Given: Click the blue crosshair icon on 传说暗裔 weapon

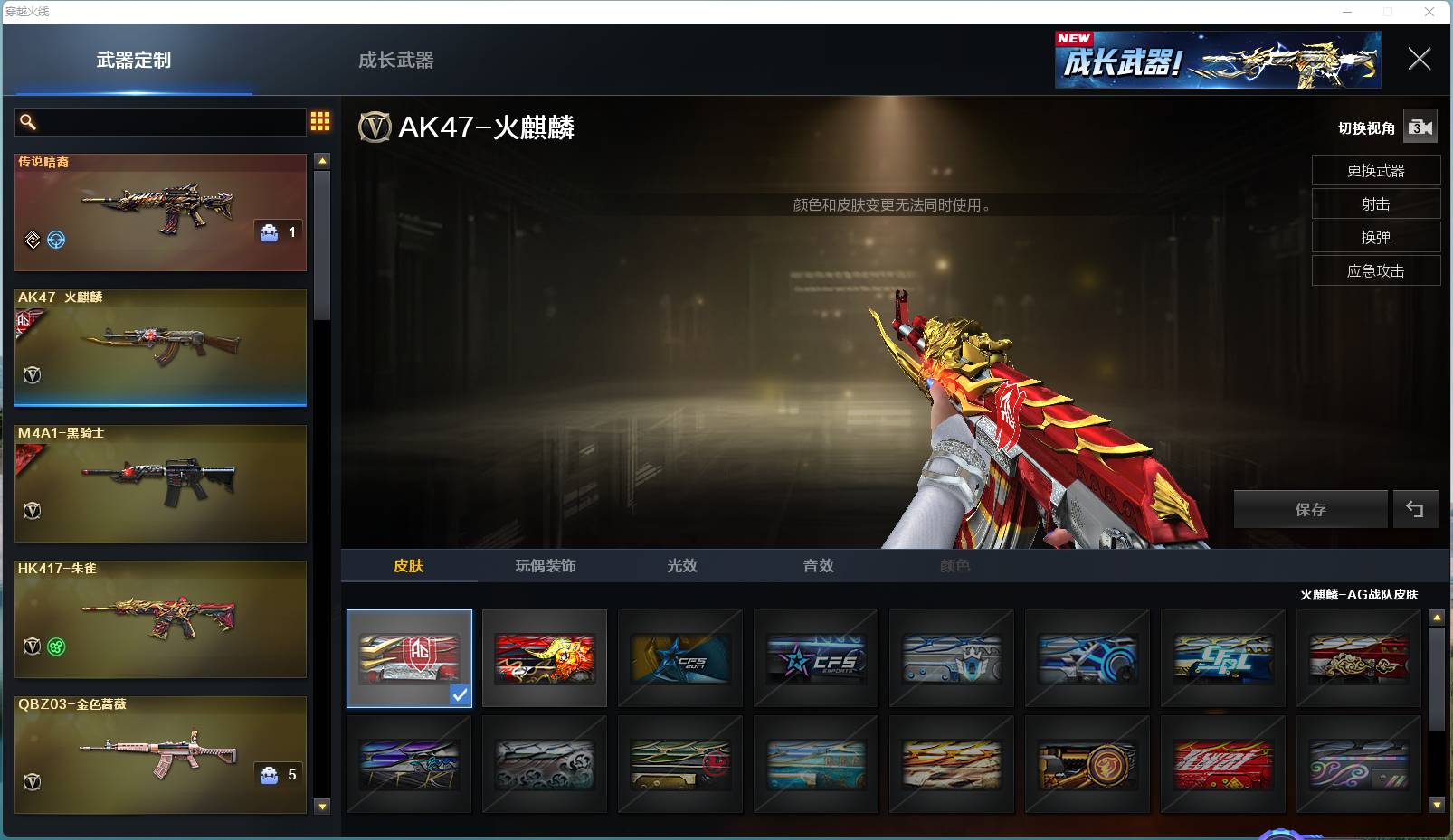Looking at the screenshot, I should pos(55,239).
